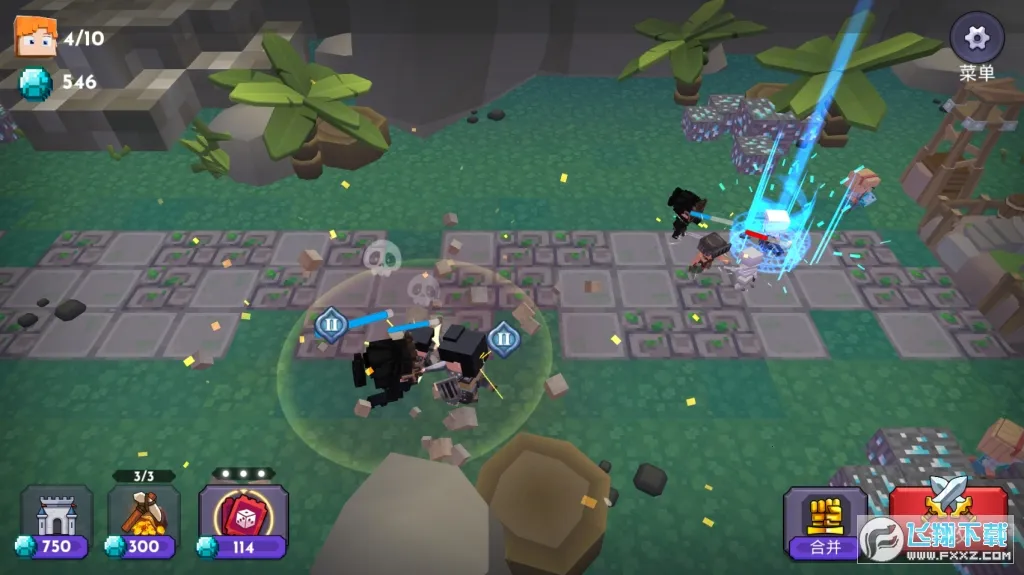This screenshot has width=1024, height=575.
Task: Tap the 合并 merge fist button
Action: pyautogui.click(x=825, y=520)
